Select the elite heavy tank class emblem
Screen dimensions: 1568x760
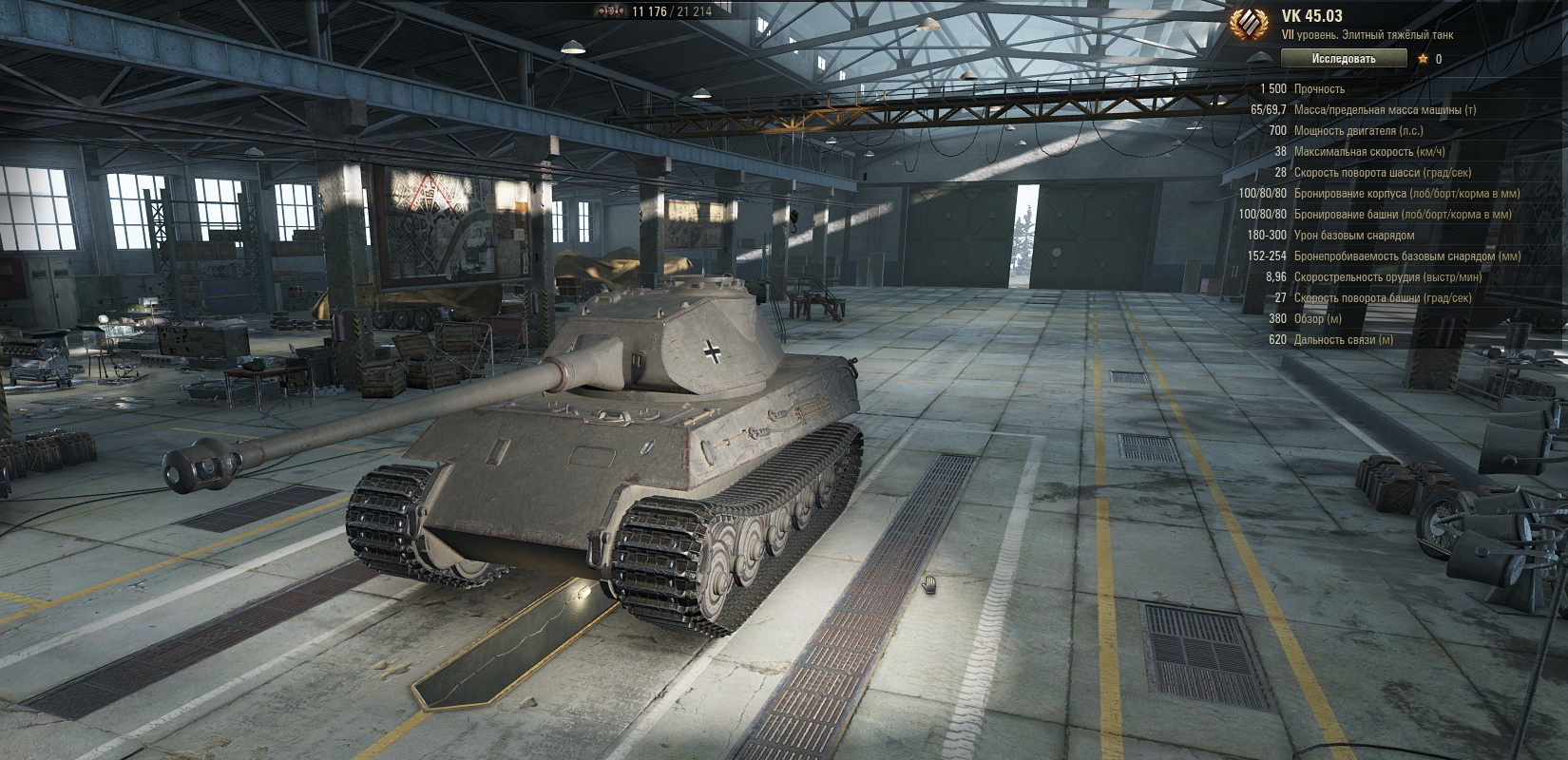pos(1249,26)
